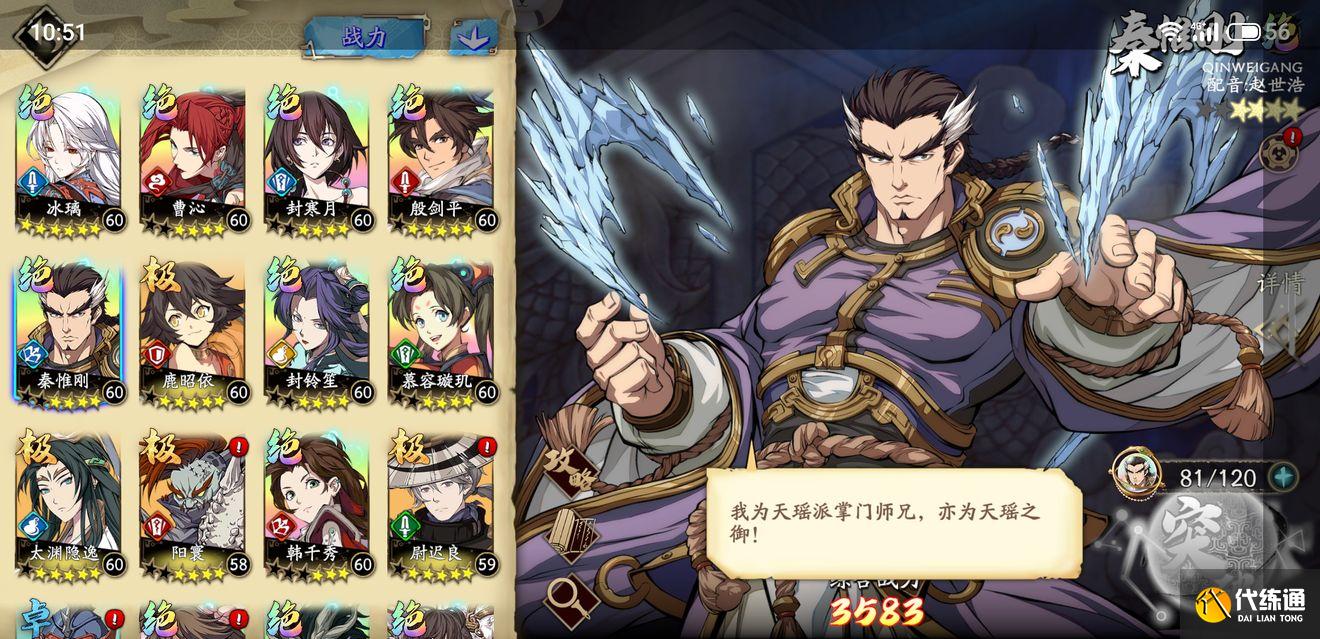
Task: Pick hero 殷剑平
Action: click(x=440, y=160)
